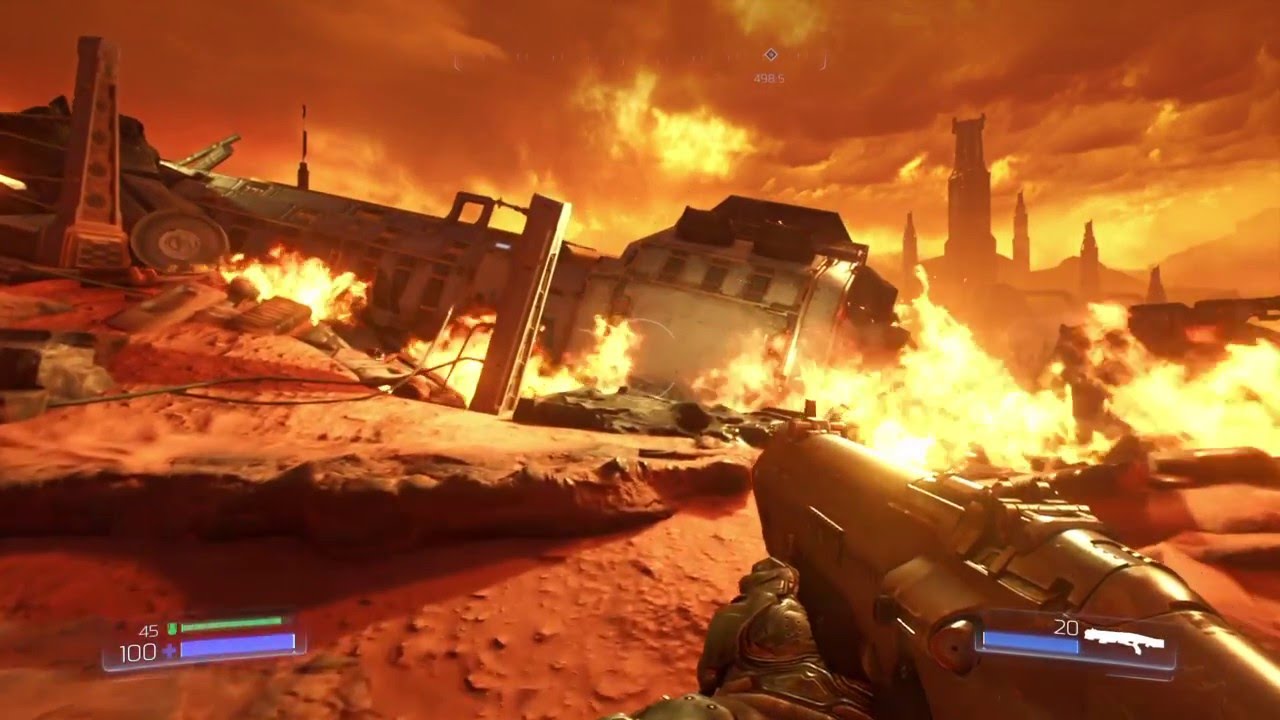
Task: Click the green armor icon
Action: pyautogui.click(x=171, y=629)
